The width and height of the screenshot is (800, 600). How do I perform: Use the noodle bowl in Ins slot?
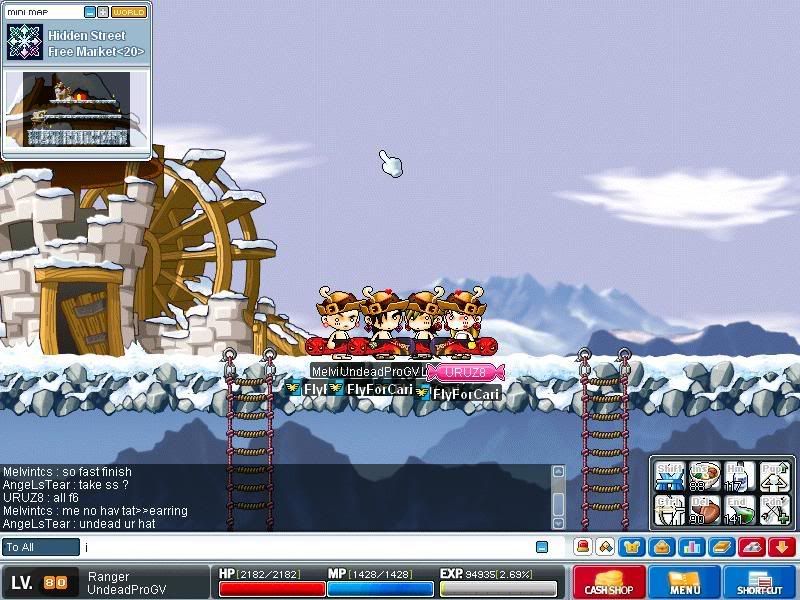(x=705, y=474)
